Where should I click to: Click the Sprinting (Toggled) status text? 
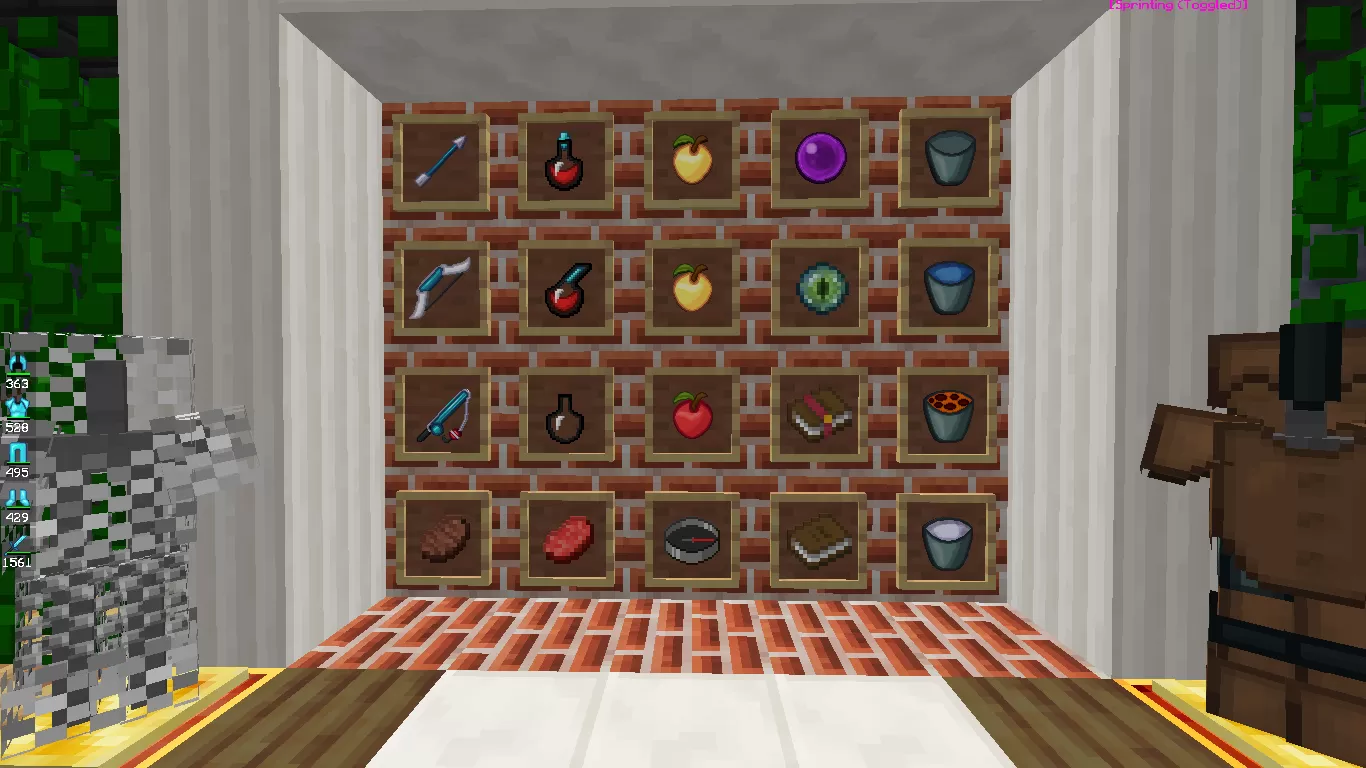(x=1176, y=5)
